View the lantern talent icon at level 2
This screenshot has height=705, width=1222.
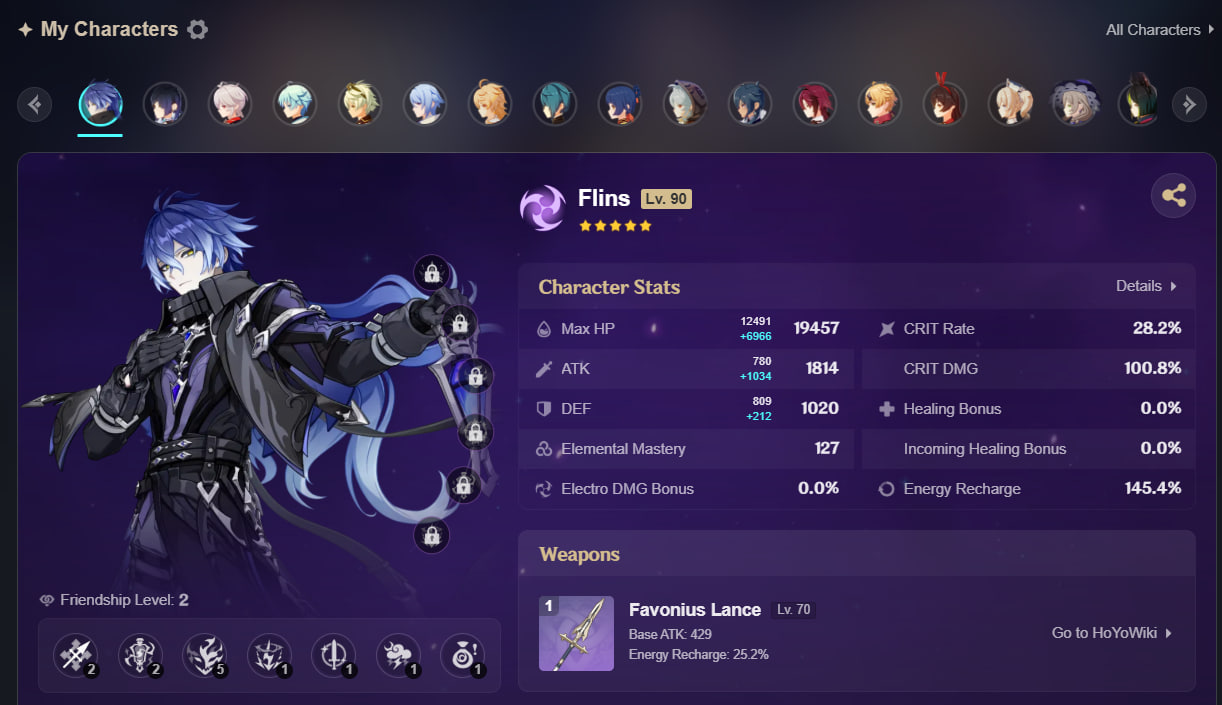click(140, 655)
